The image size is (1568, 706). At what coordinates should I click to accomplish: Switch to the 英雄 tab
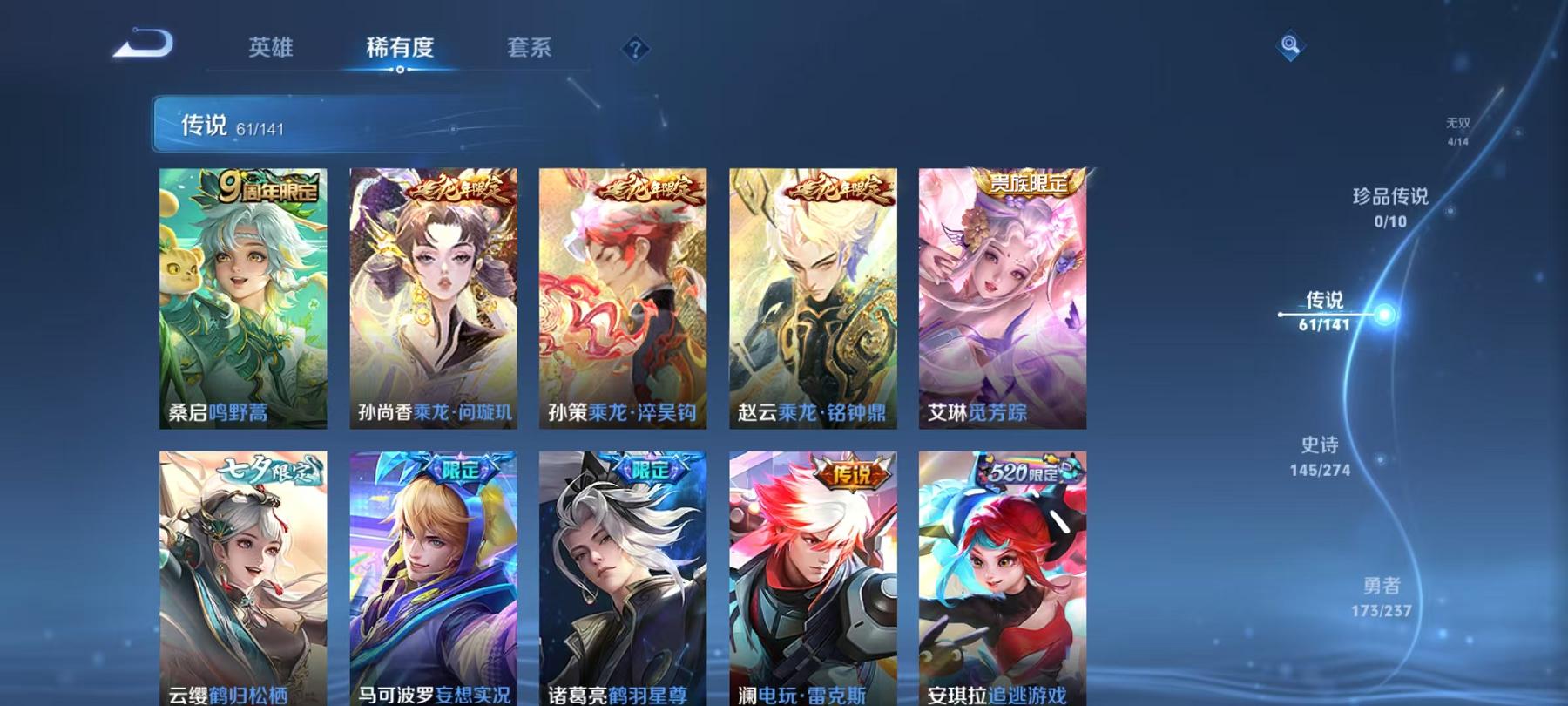point(271,50)
